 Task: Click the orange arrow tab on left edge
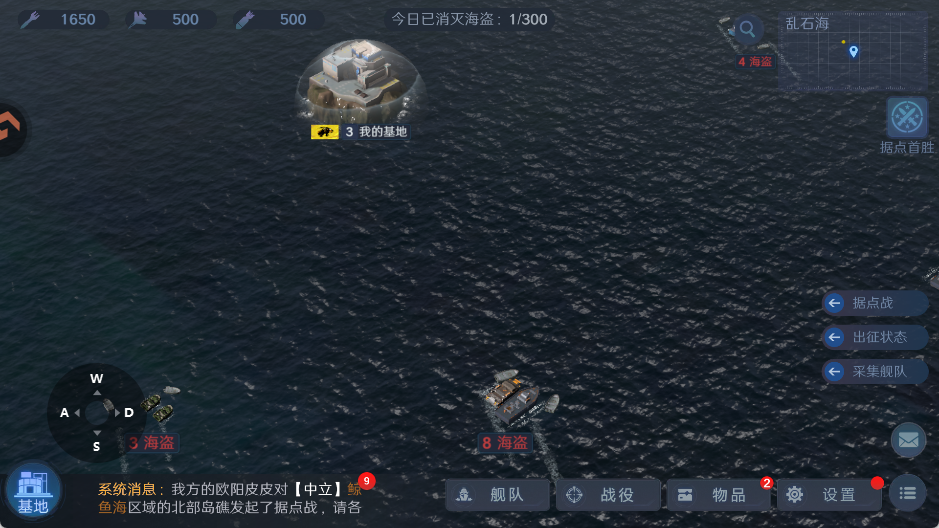tap(10, 128)
